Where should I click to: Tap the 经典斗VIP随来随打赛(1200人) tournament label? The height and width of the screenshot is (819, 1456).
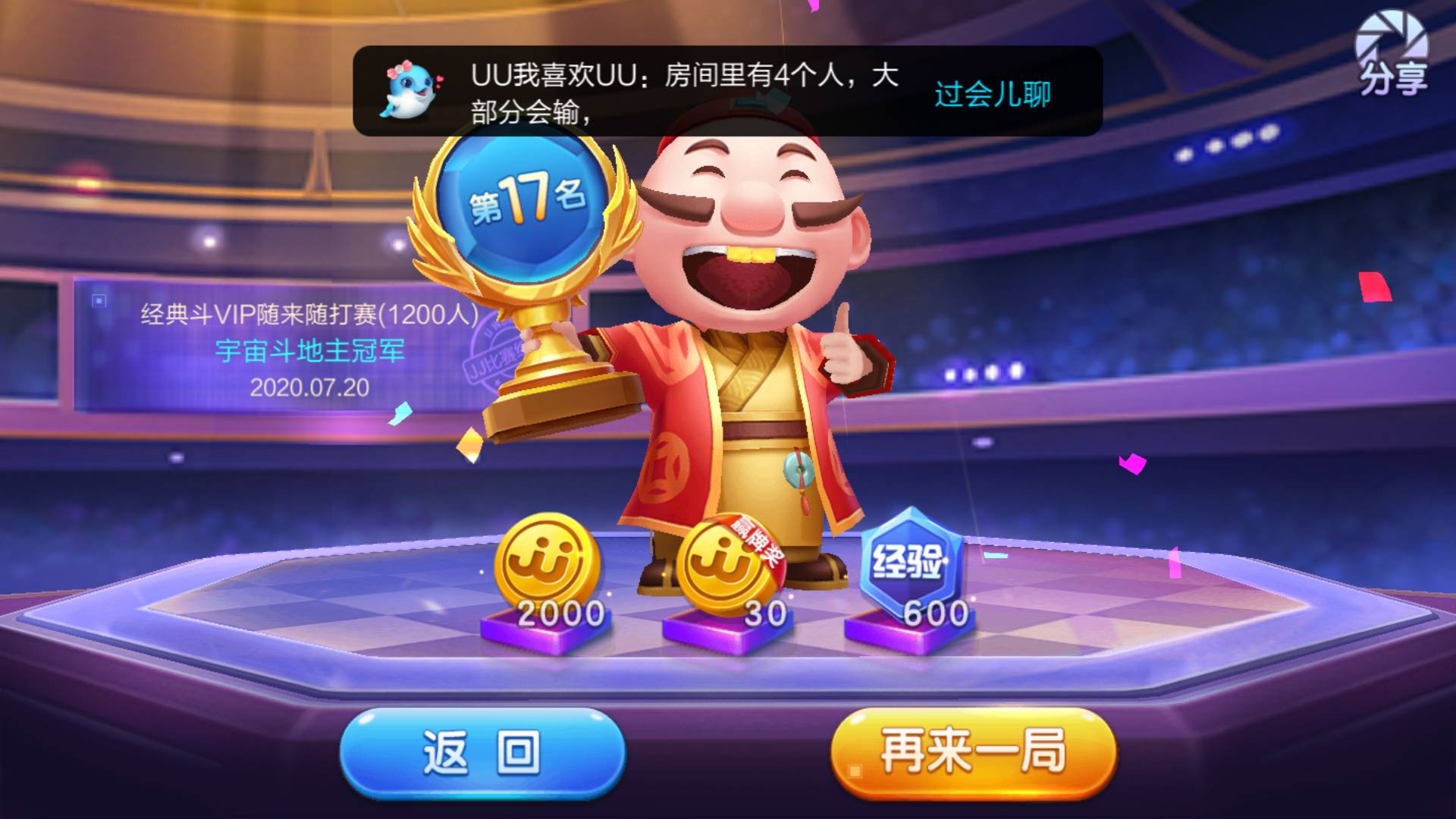(x=308, y=313)
